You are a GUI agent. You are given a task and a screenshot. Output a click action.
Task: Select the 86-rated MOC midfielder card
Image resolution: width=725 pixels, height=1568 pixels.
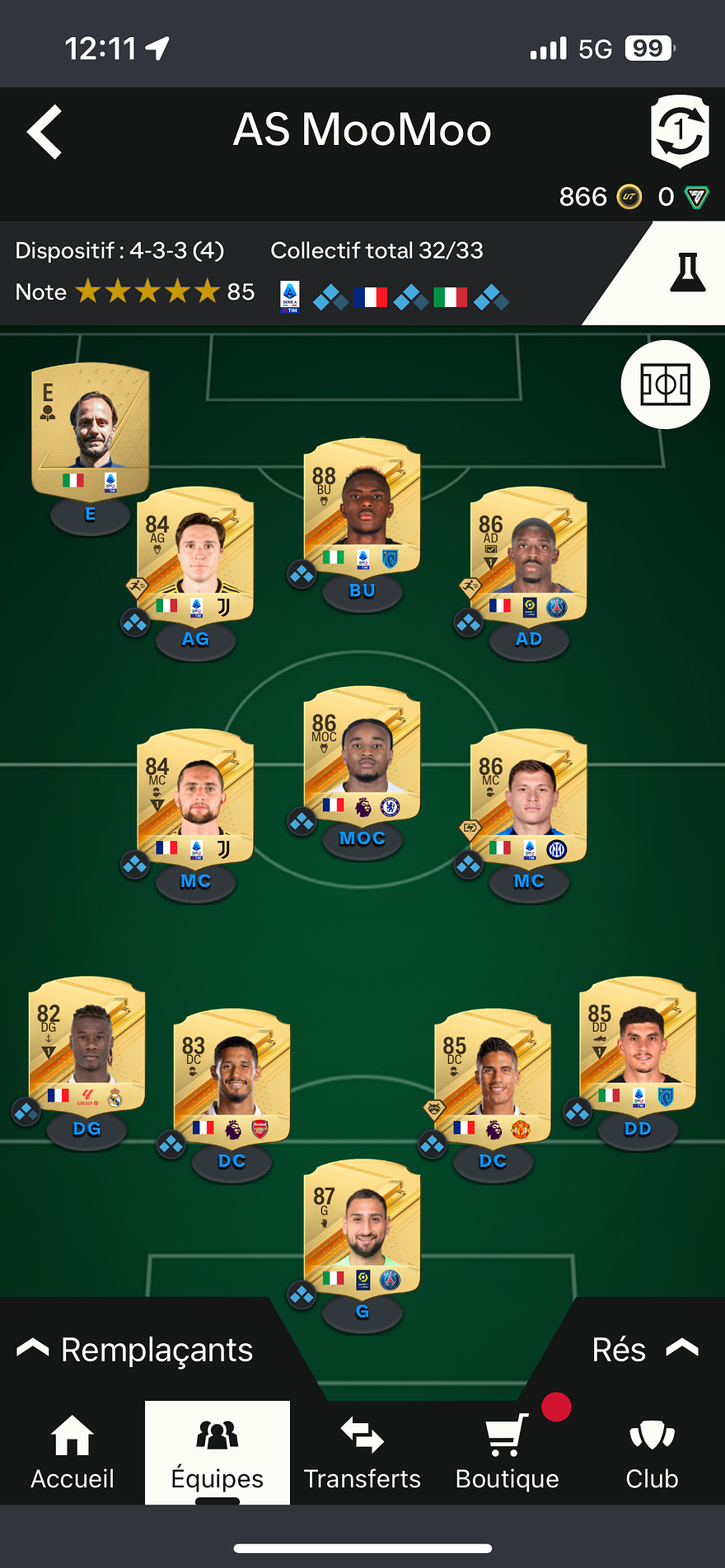[x=362, y=755]
